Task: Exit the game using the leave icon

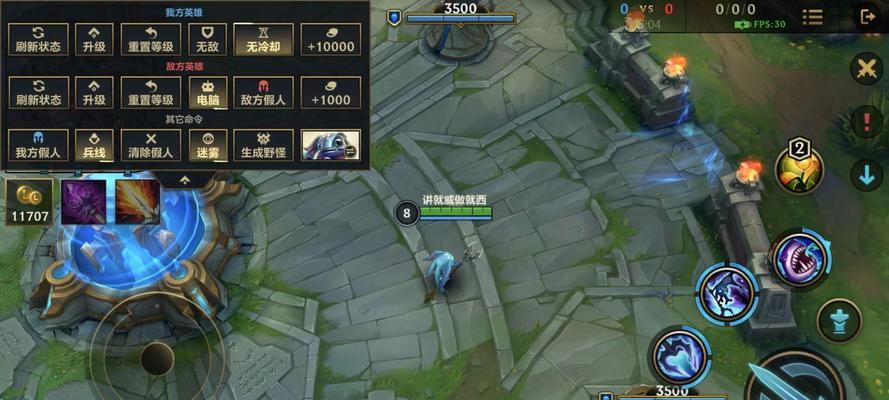Action: click(x=865, y=16)
